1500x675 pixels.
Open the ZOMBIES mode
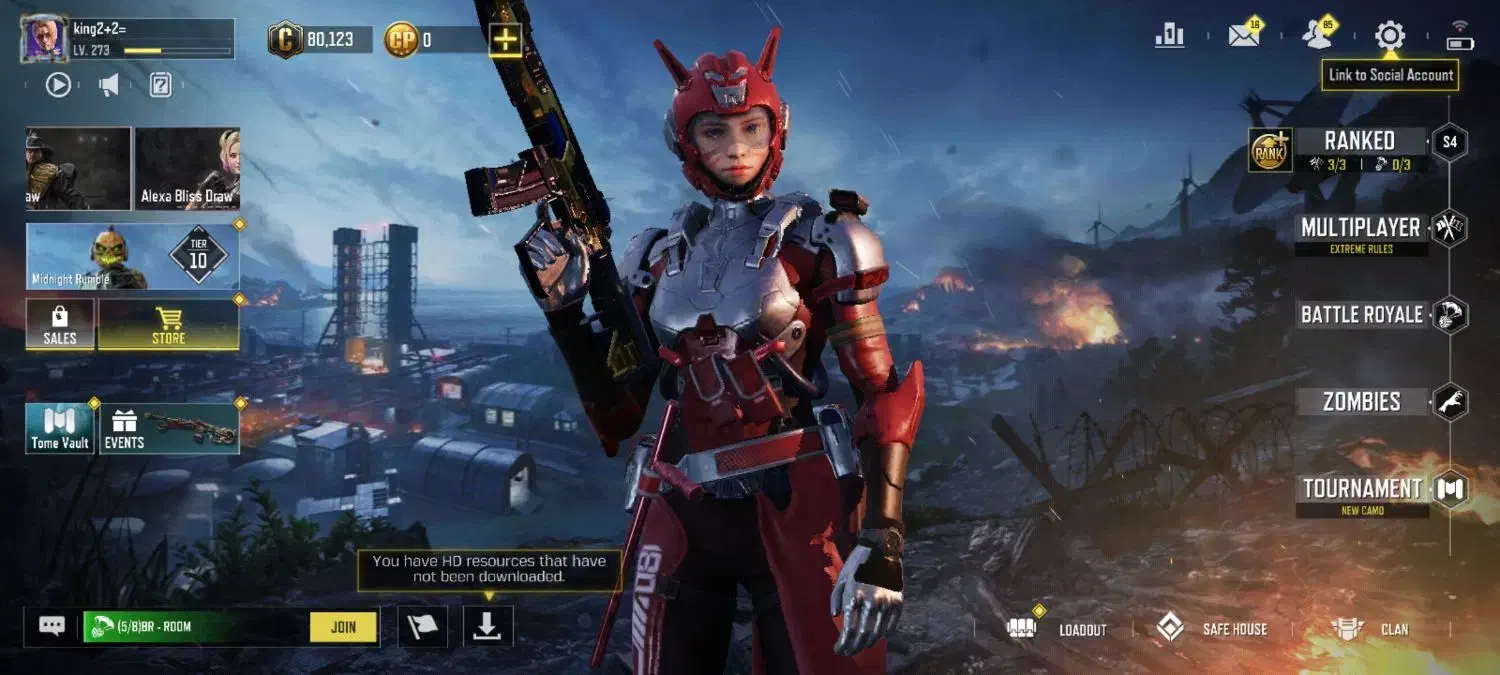coord(1361,402)
